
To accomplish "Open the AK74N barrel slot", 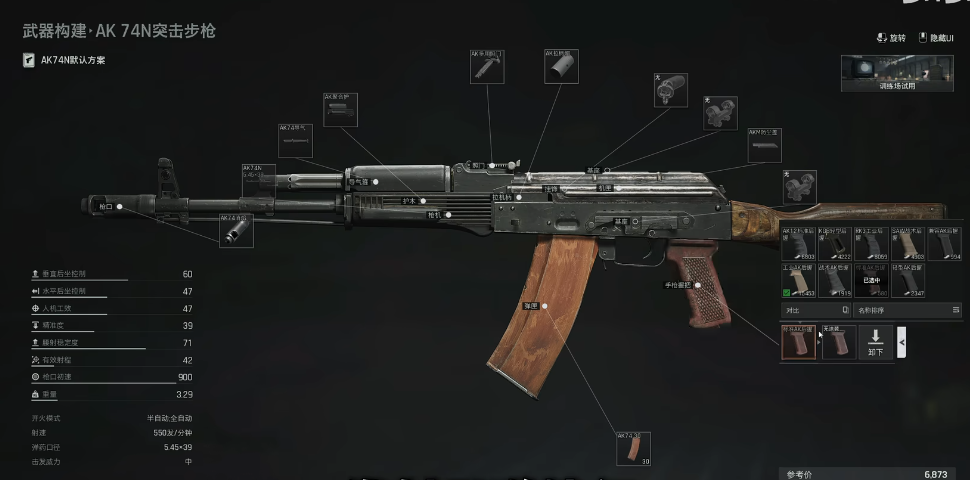I will click(258, 180).
